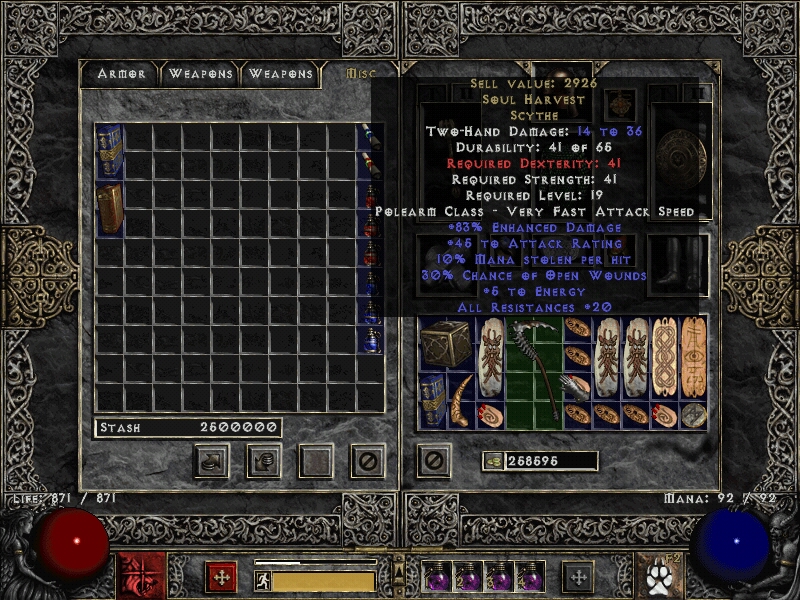Select the eye-symbol grand charm
This screenshot has width=800, height=600.
tap(693, 357)
